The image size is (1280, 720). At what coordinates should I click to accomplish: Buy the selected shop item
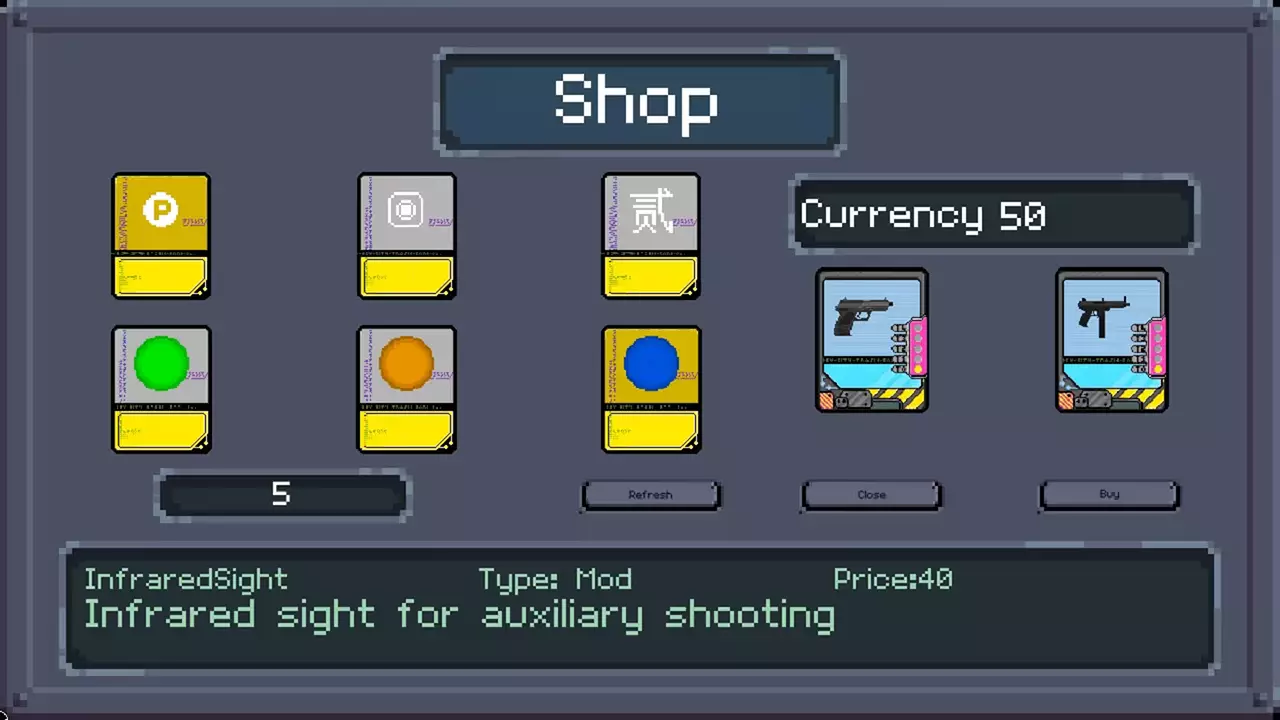point(1109,494)
